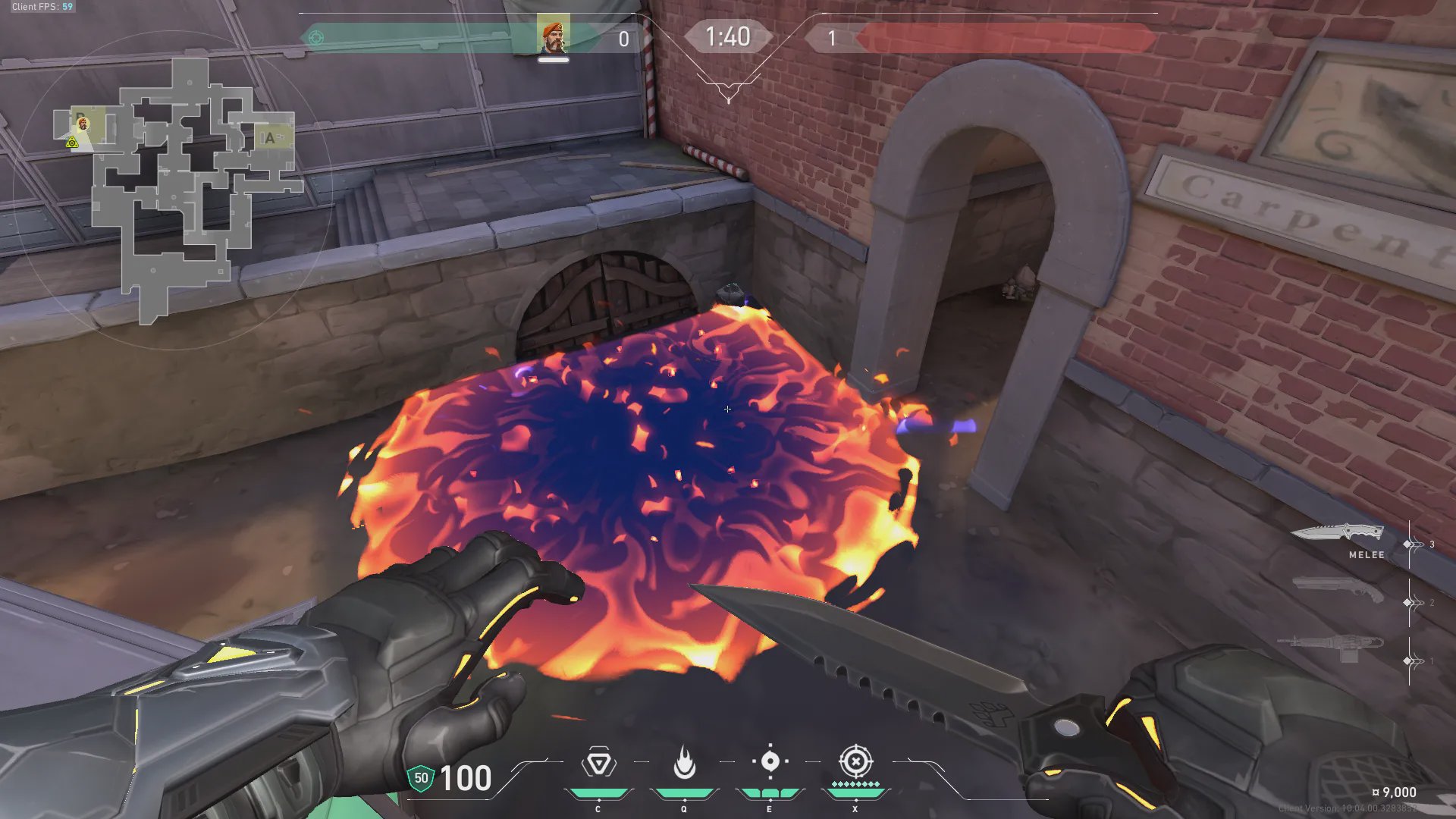Click Brimstone's portrait in the top team bar

pos(553,36)
